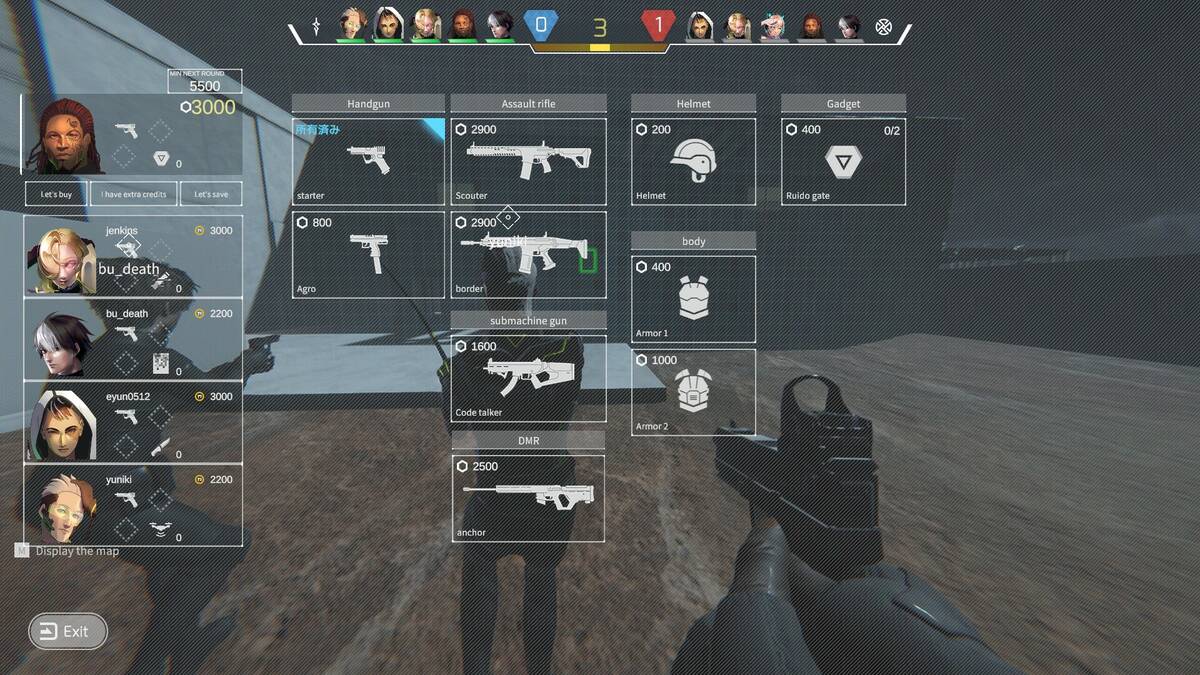1200x675 pixels.
Task: Select the Agro handgun for 800
Action: [368, 254]
